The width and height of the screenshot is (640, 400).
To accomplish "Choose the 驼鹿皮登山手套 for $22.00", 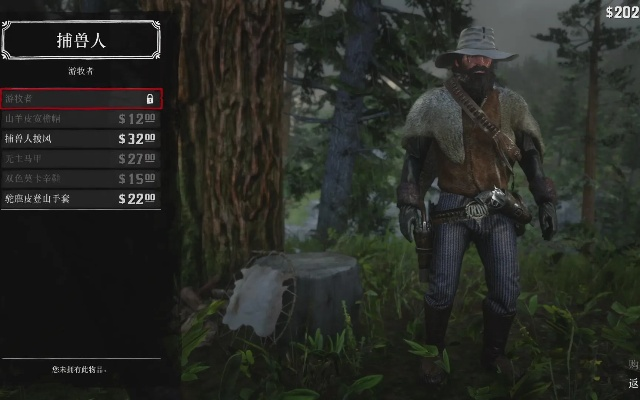I will tap(81, 199).
